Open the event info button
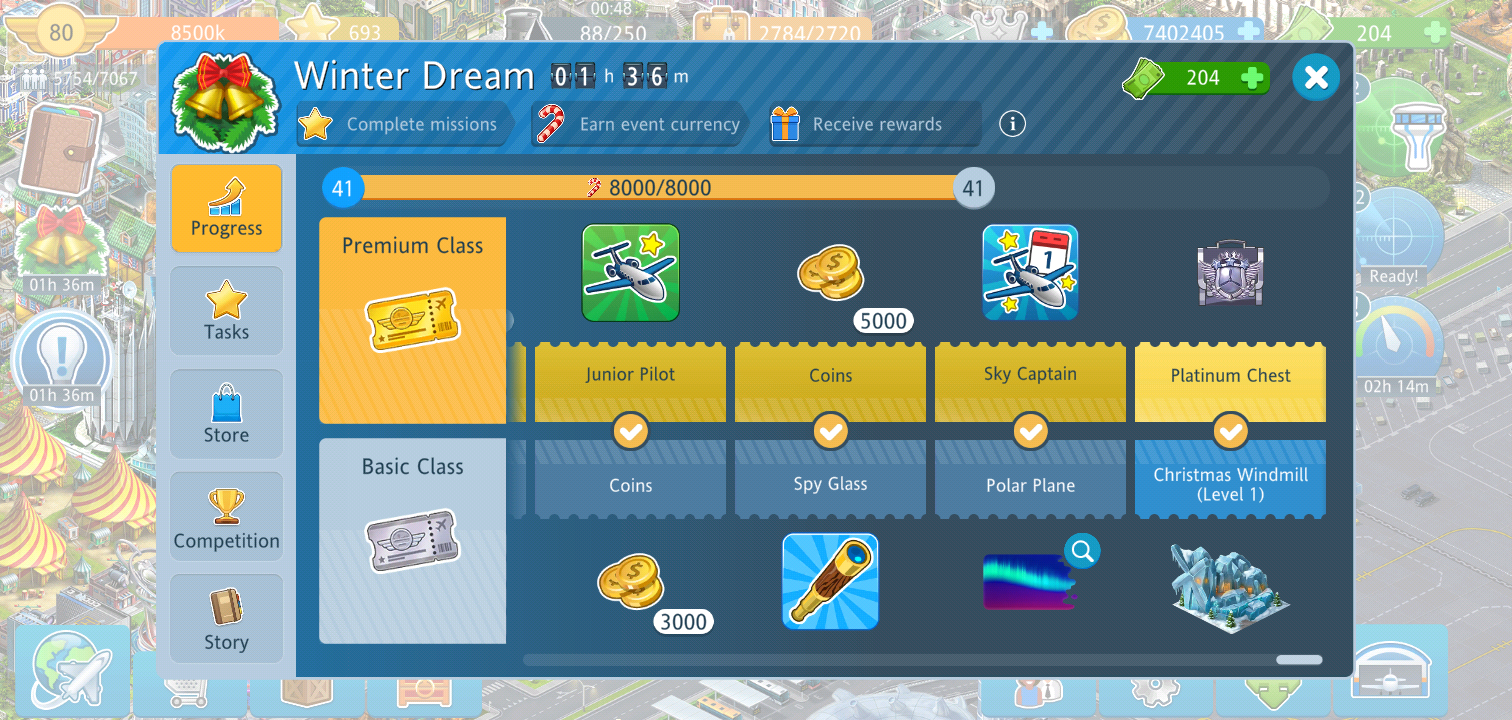This screenshot has height=720, width=1512. [1012, 124]
